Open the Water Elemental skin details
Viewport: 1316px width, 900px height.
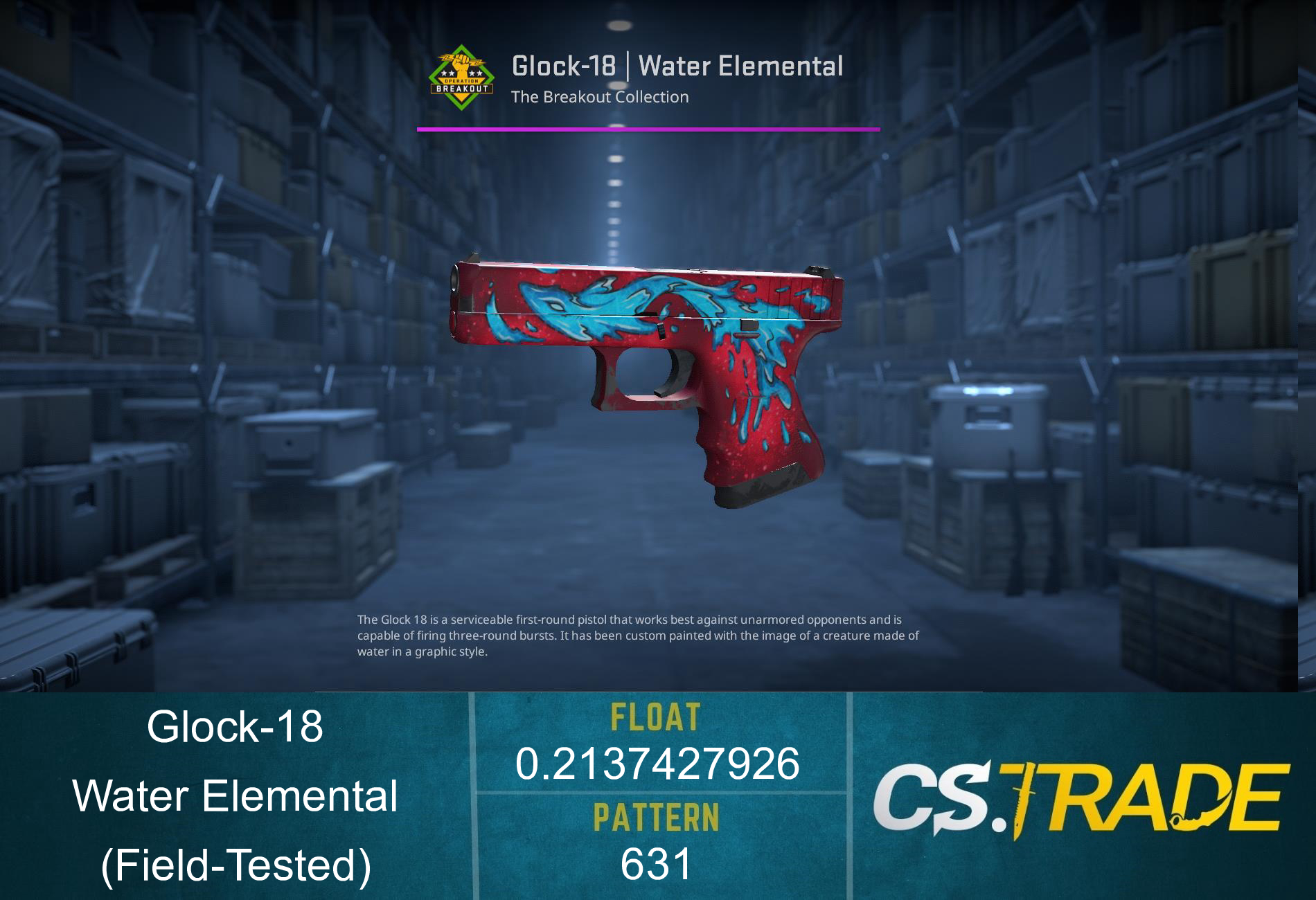(x=741, y=65)
